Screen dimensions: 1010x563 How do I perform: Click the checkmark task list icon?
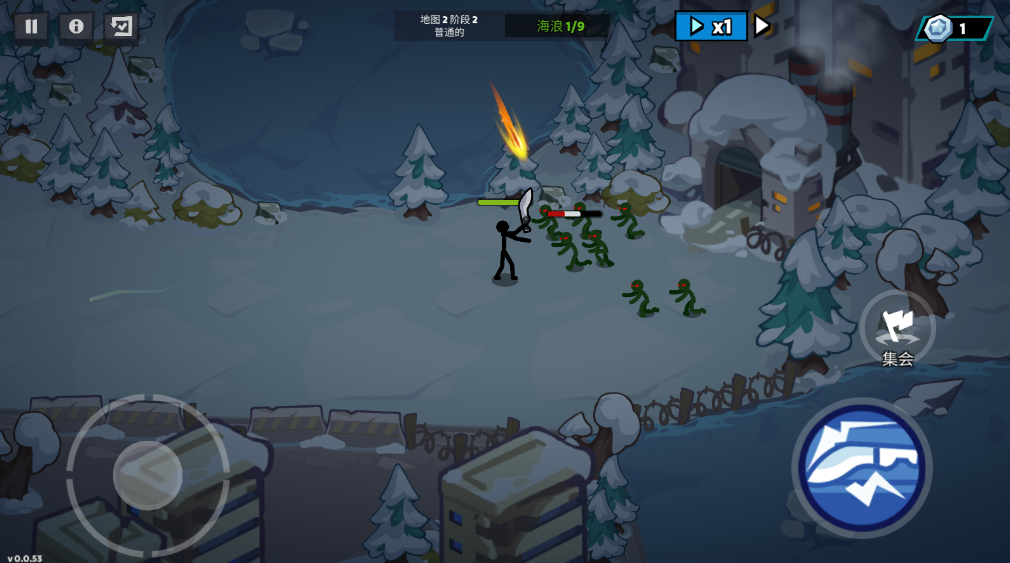pos(121,26)
